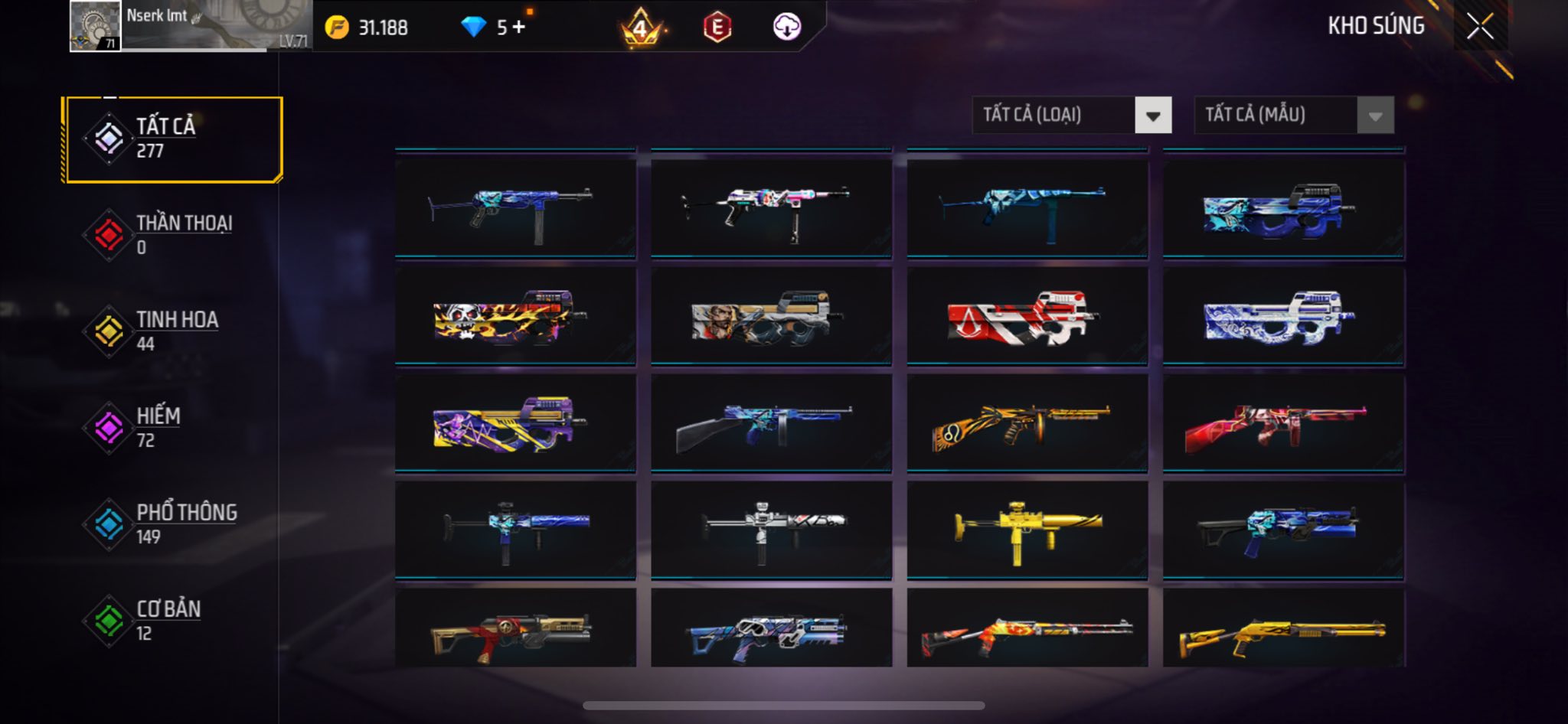Select the orange tiger Thompson skin
Image resolution: width=1568 pixels, height=724 pixels.
click(x=1027, y=423)
